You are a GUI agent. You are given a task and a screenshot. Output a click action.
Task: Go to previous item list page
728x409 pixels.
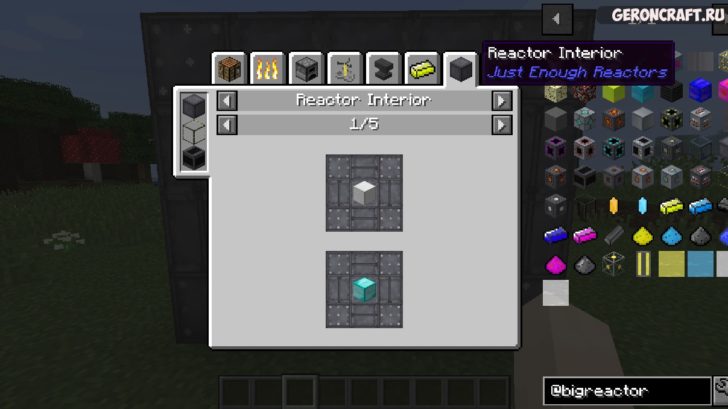pos(556,19)
